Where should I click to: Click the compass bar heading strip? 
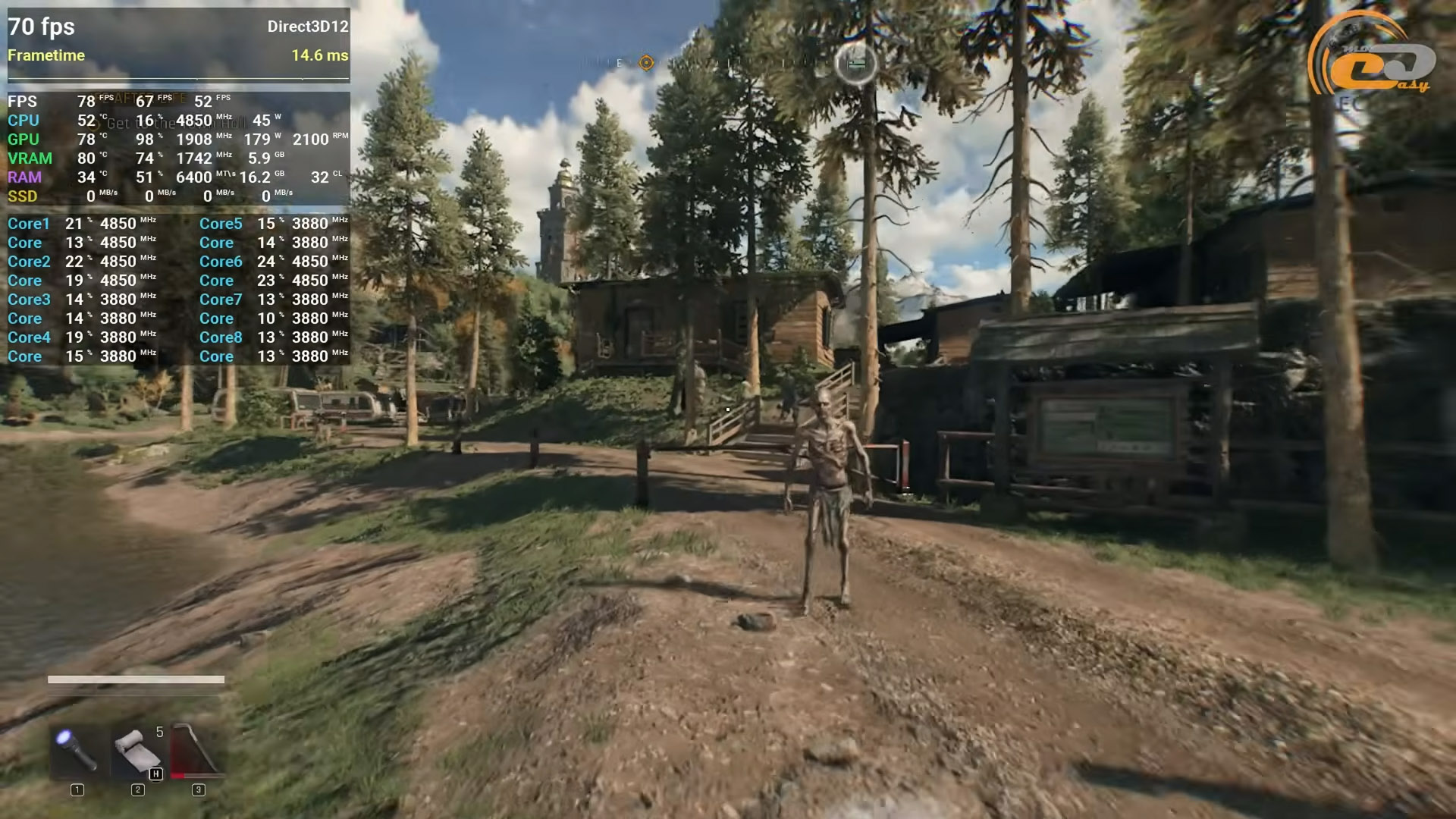pos(728,63)
